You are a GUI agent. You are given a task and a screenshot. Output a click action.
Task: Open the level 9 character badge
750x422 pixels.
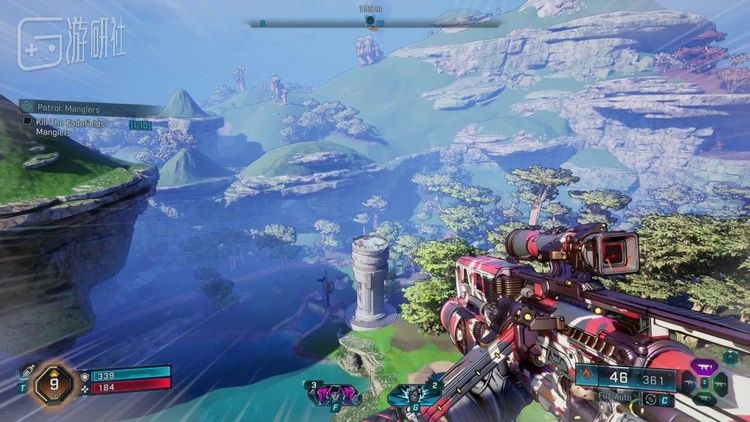[x=52, y=383]
